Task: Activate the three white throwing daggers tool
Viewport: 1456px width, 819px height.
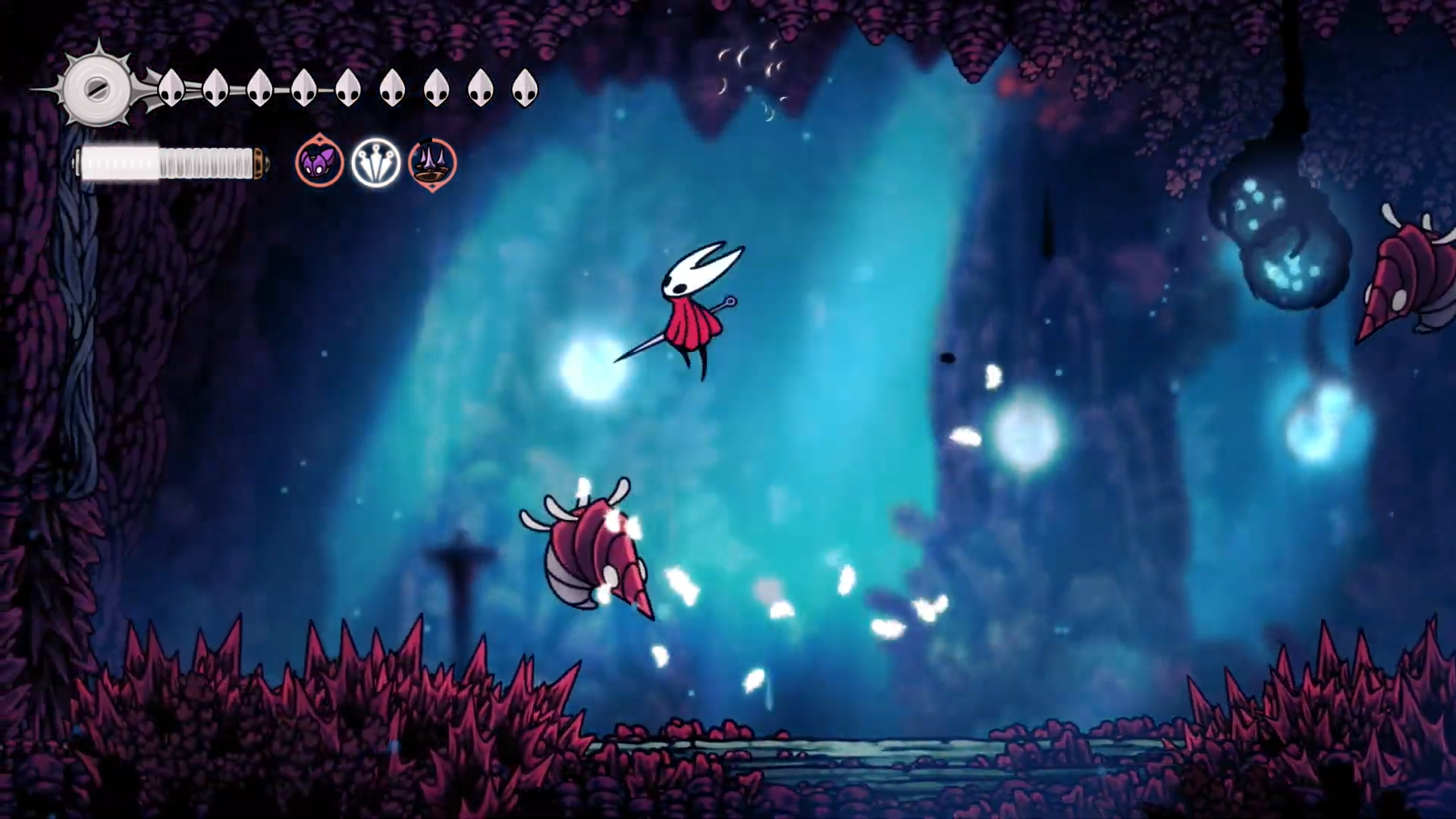Action: point(376,162)
